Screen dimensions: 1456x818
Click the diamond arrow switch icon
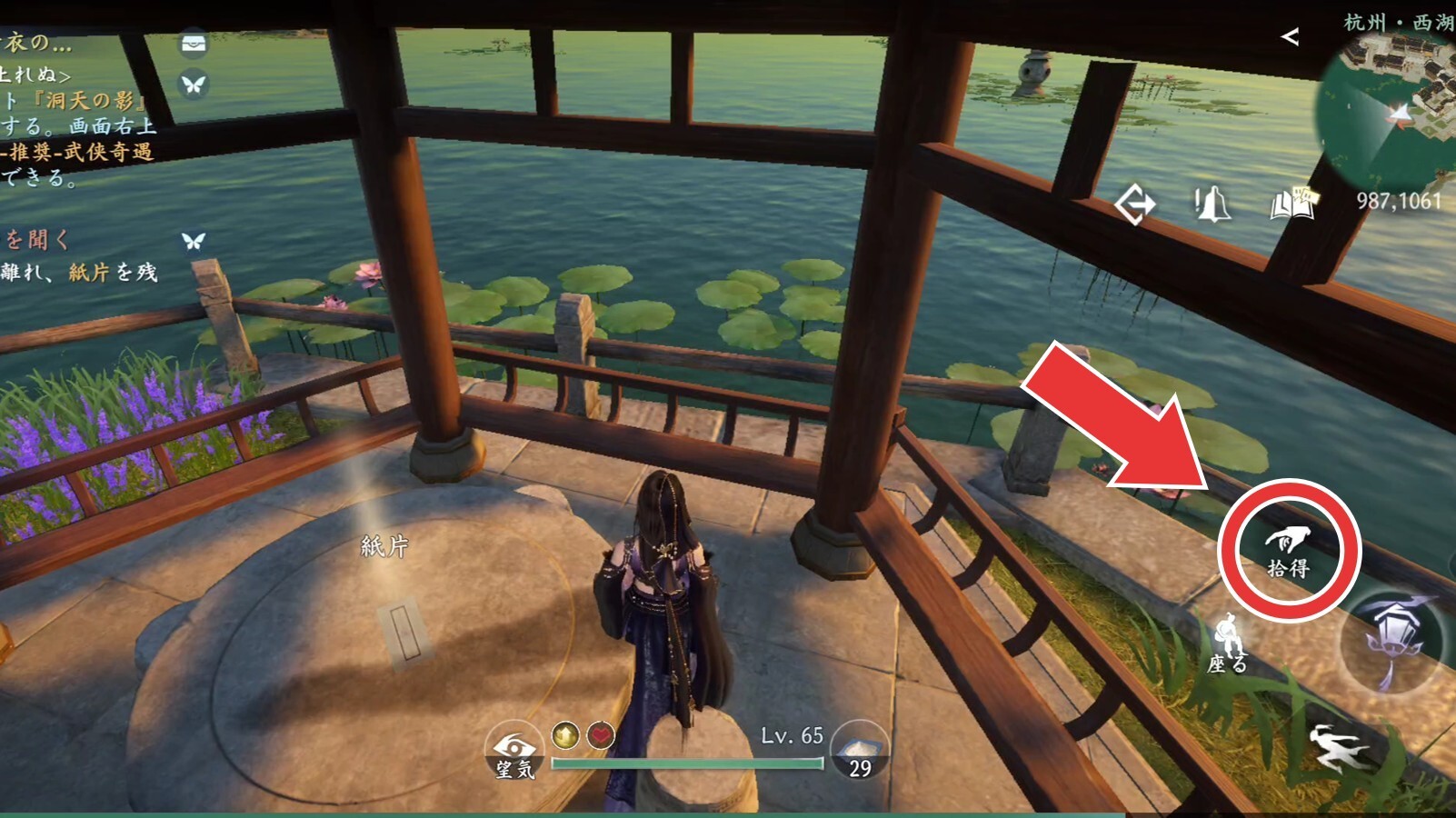tap(1134, 204)
